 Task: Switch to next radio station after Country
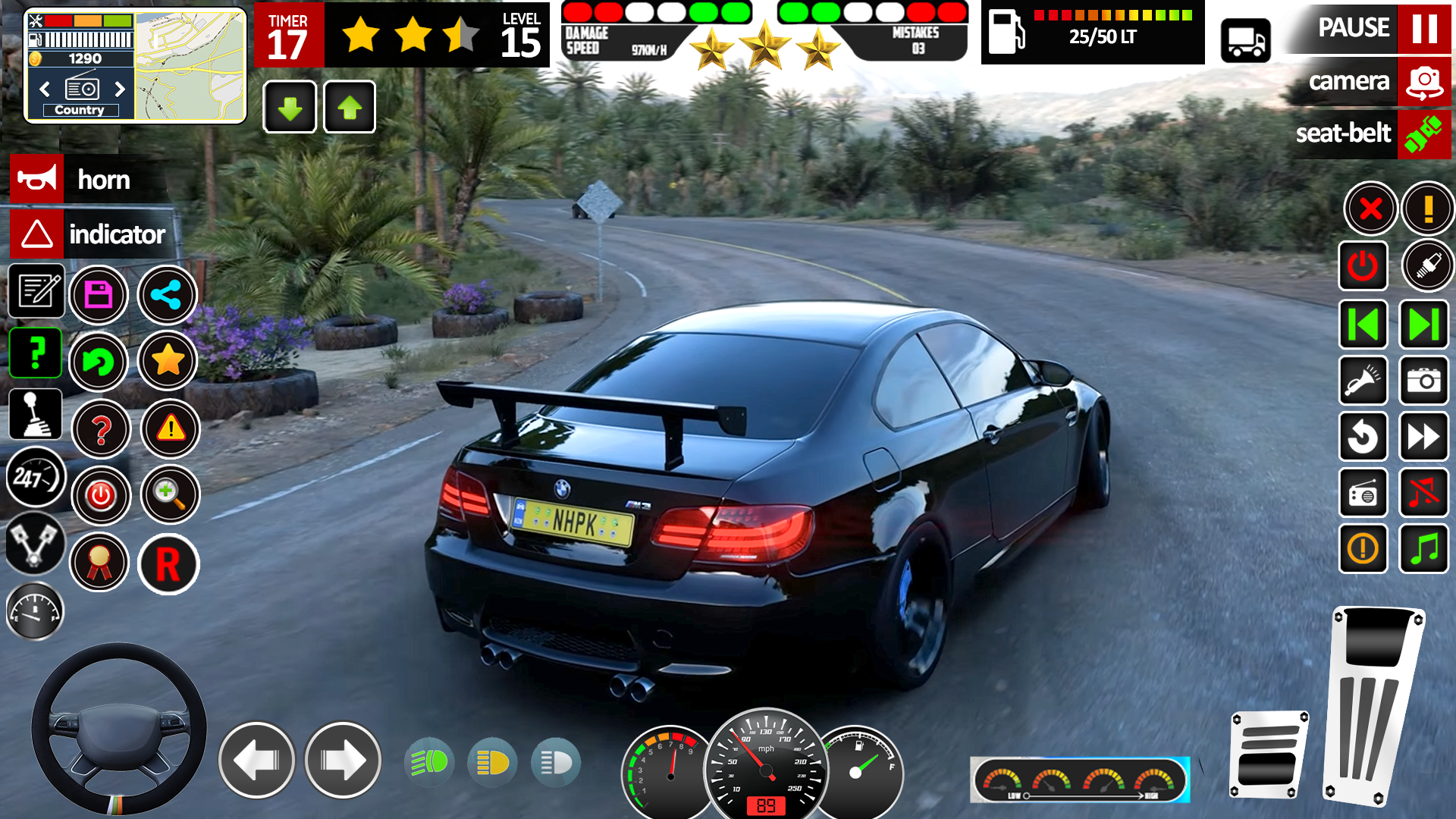tap(121, 89)
